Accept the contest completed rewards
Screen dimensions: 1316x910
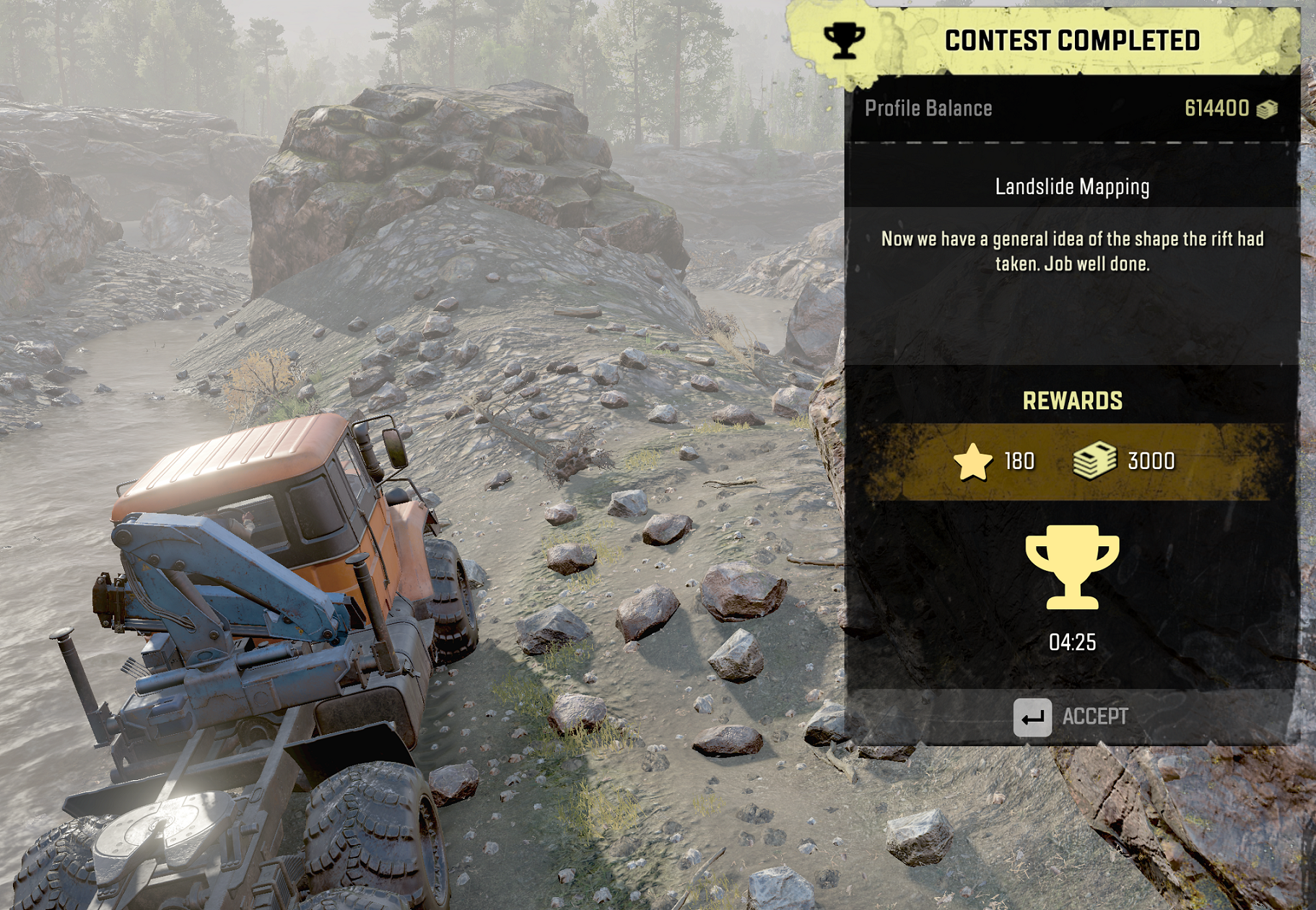tap(1072, 717)
